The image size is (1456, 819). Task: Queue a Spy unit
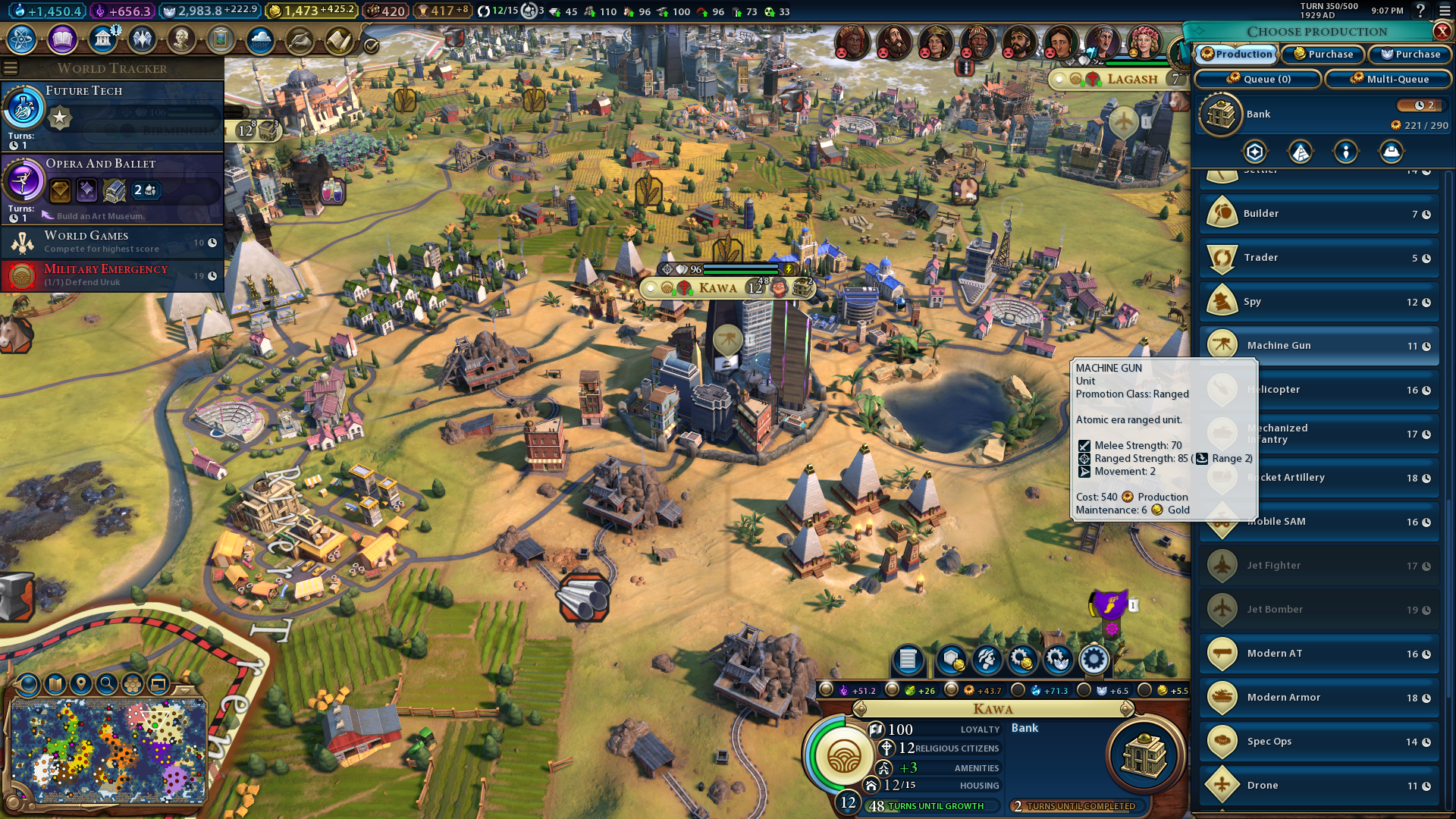(1319, 302)
